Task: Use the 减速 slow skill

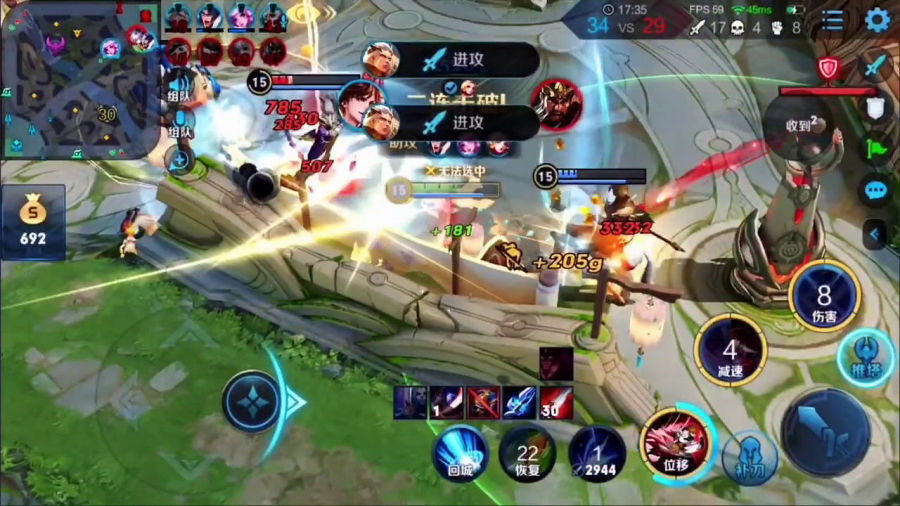Action: click(x=730, y=351)
